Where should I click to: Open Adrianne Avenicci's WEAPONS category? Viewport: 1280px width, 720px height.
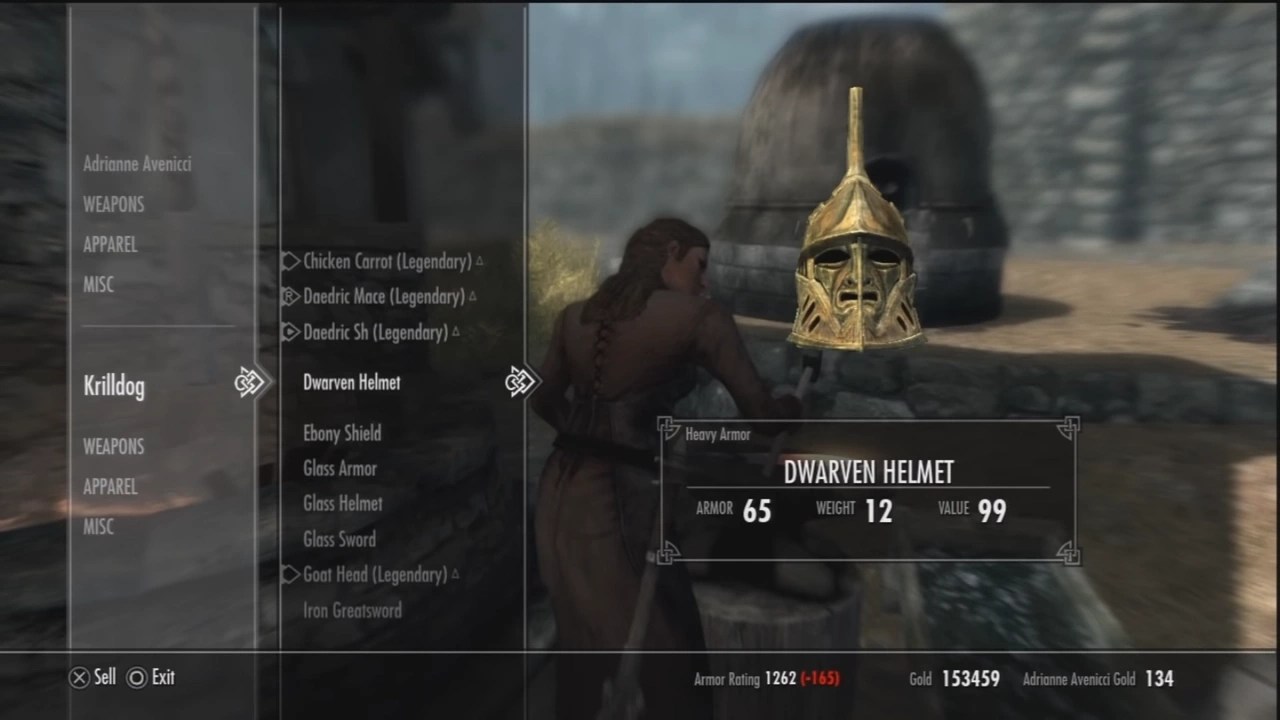(x=113, y=204)
